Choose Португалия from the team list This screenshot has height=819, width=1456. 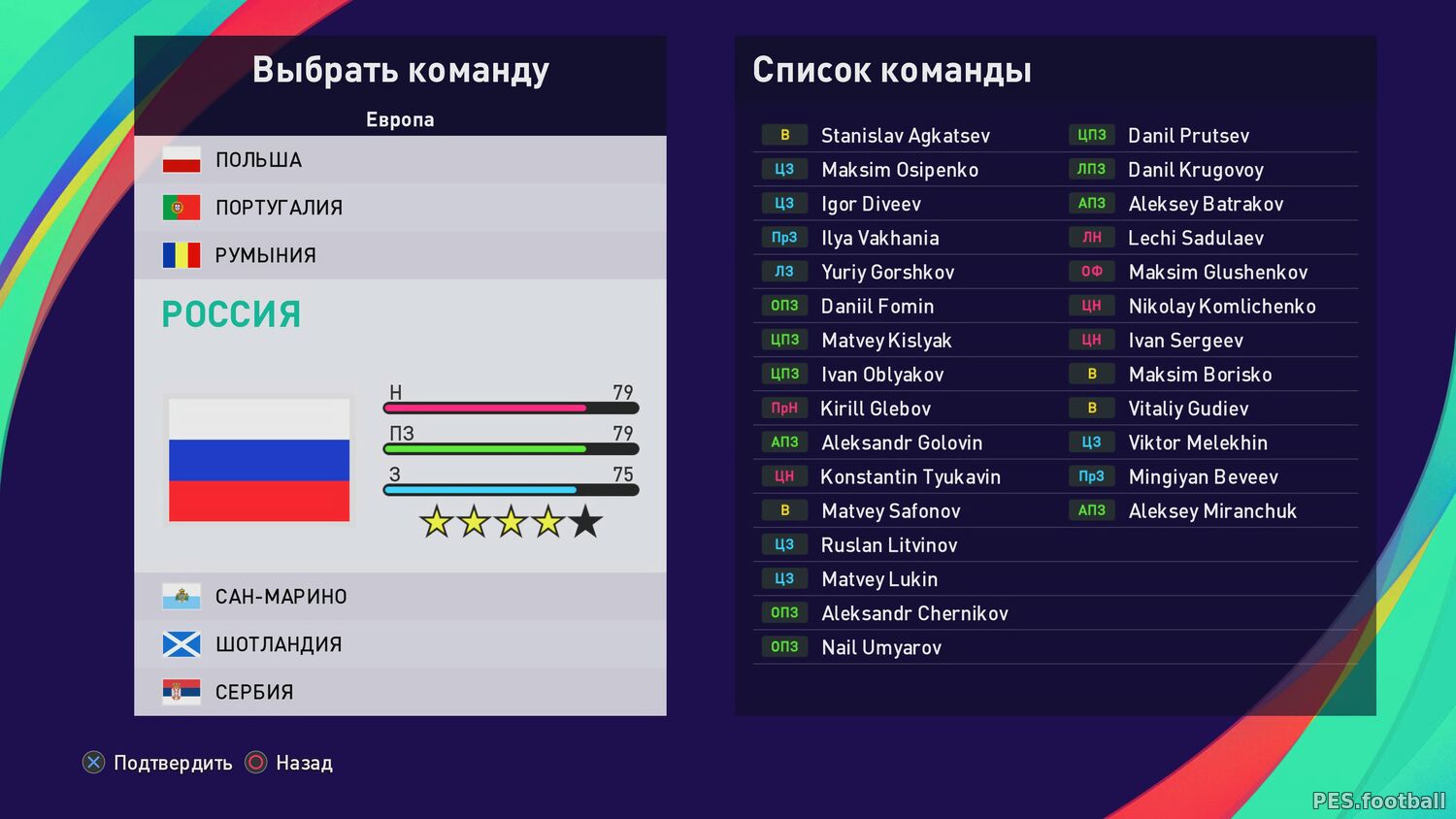[399, 208]
